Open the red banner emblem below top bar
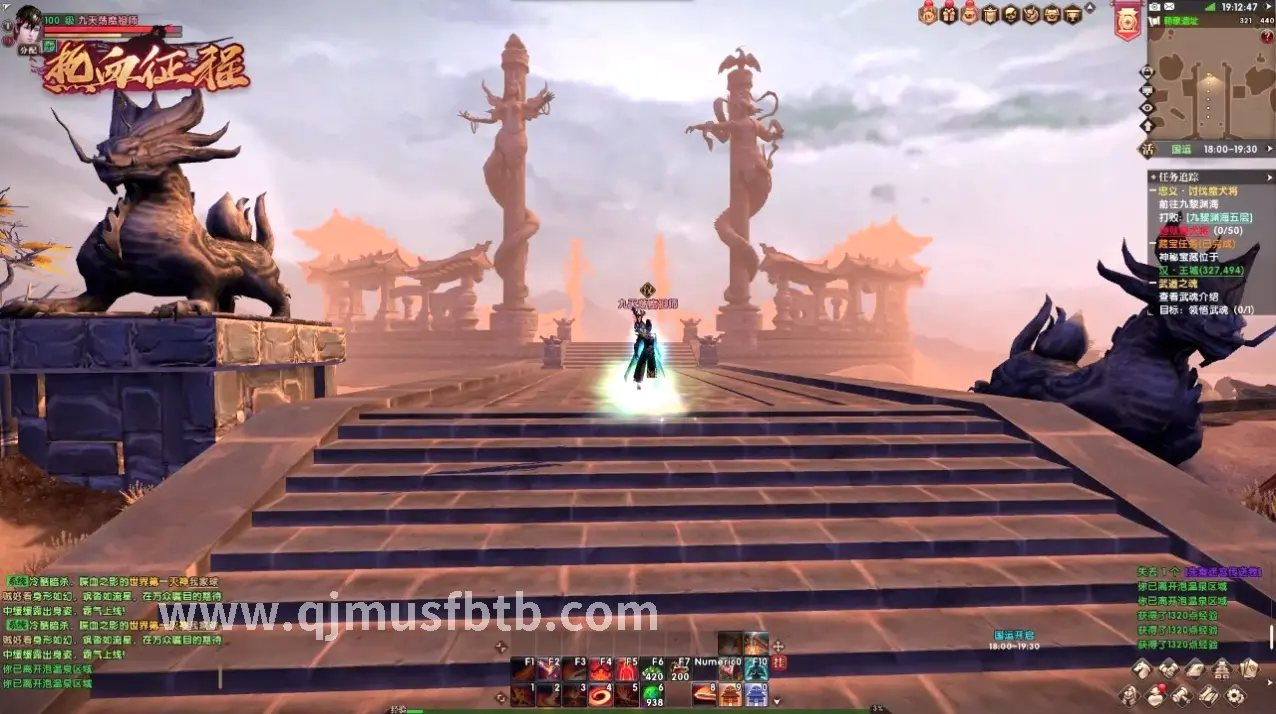The width and height of the screenshot is (1276, 714). click(x=1127, y=22)
